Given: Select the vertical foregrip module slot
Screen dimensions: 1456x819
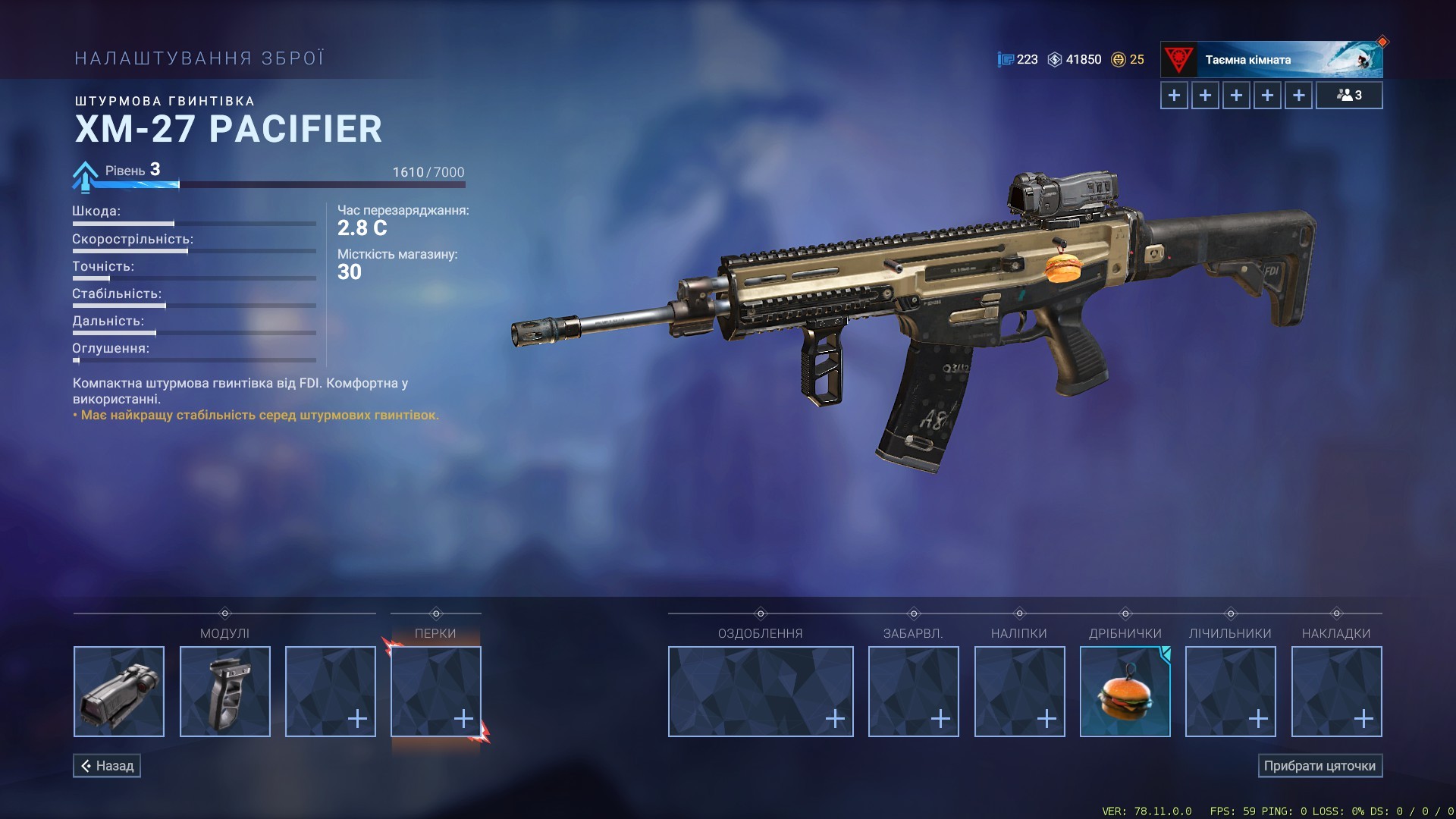Looking at the screenshot, I should [x=225, y=692].
